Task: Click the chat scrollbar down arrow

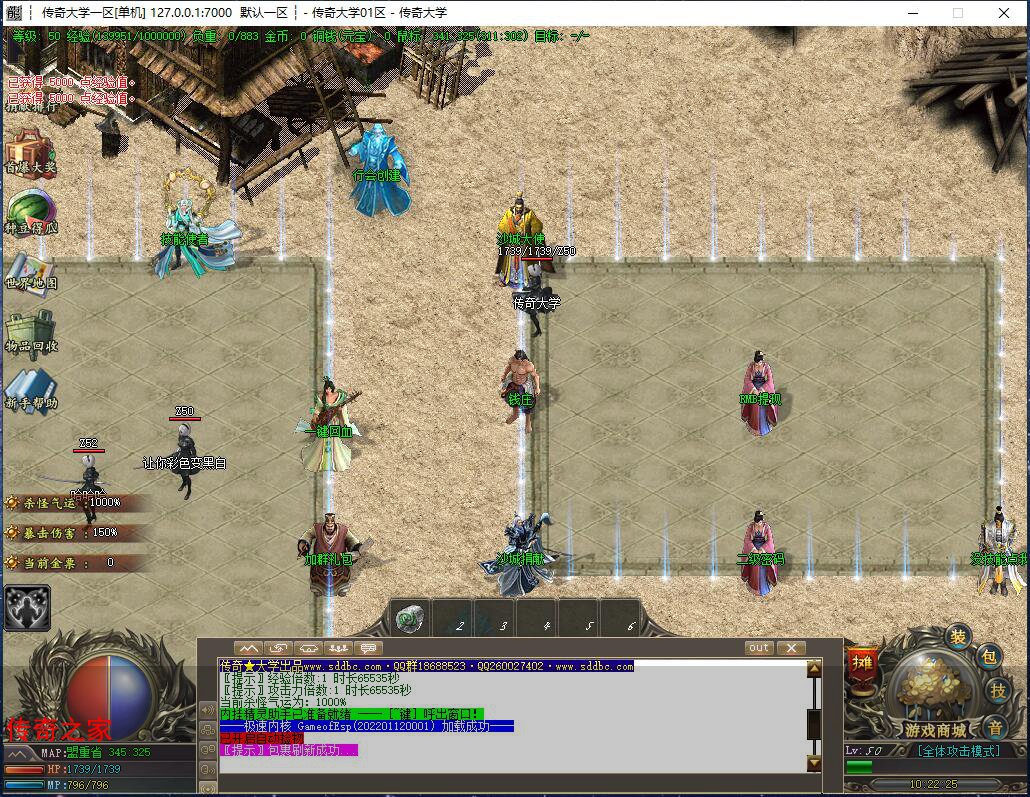Action: coord(814,763)
